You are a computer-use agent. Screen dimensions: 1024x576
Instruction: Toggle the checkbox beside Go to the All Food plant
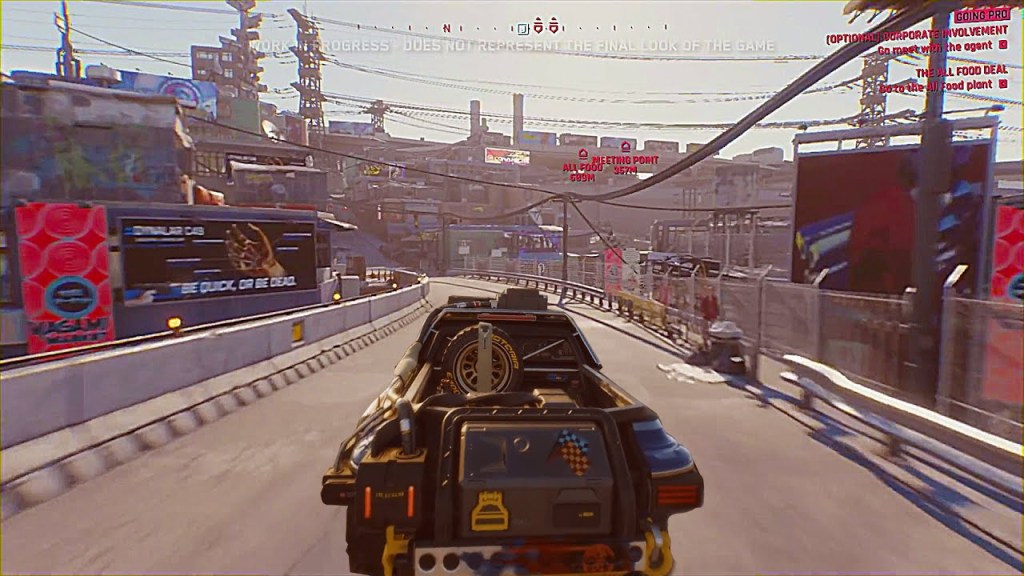coord(1002,84)
